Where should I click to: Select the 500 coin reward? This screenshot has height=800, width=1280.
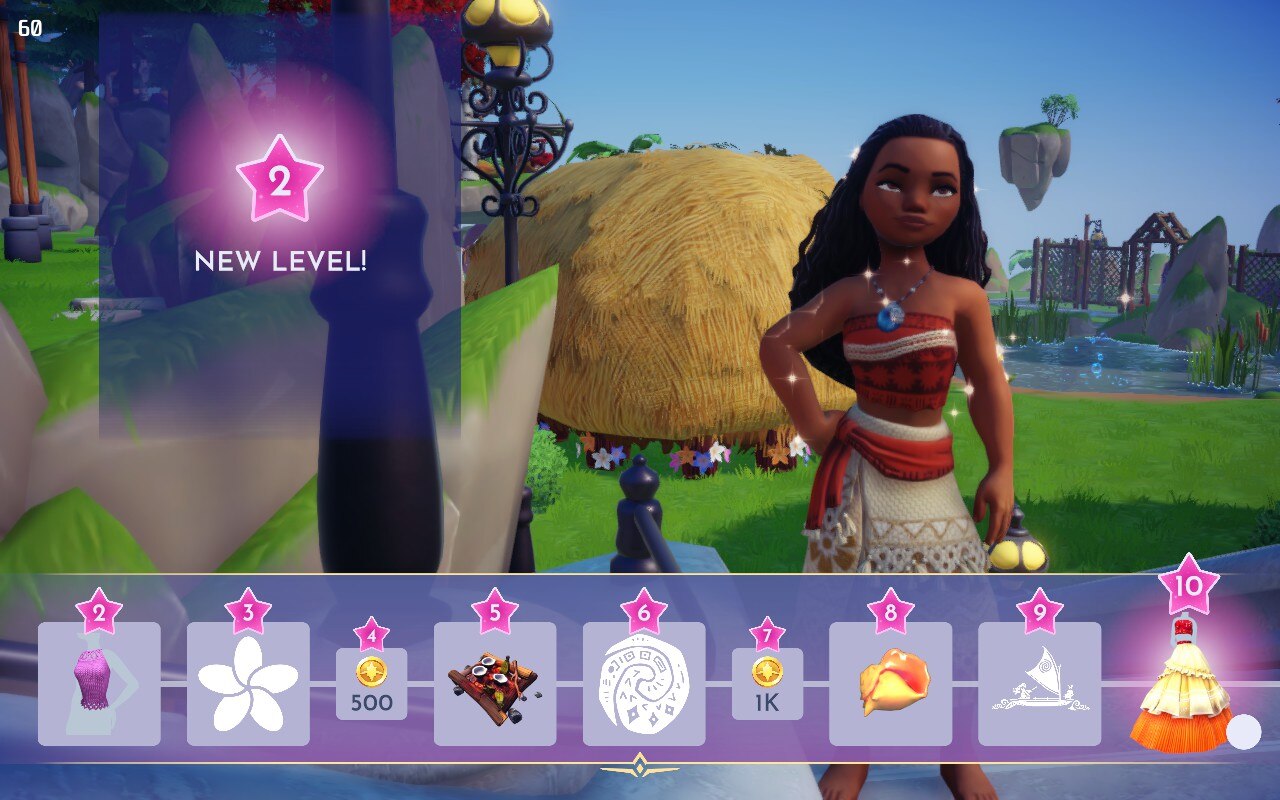point(371,684)
